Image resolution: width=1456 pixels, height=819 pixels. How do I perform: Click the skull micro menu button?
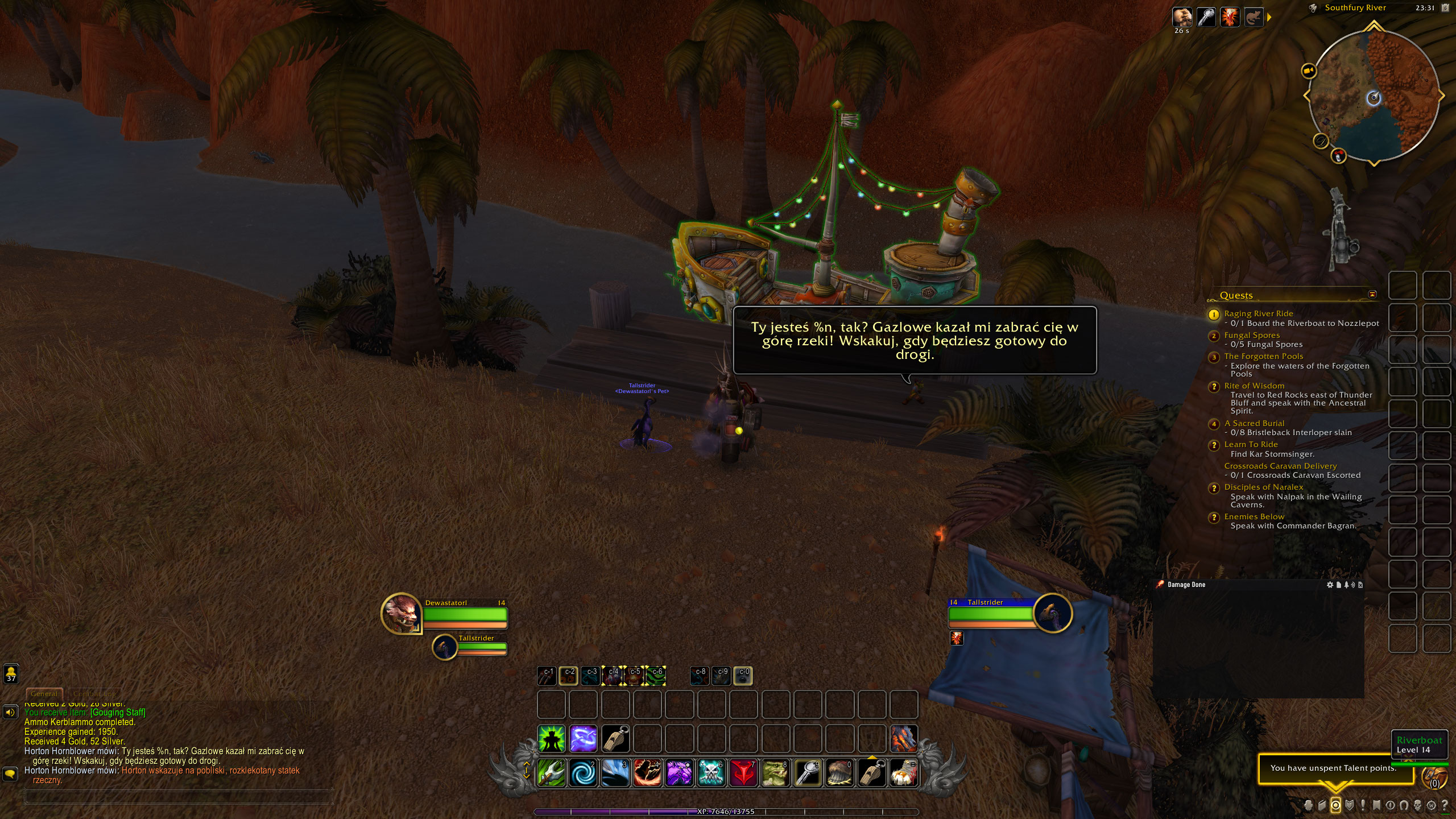(1418, 805)
